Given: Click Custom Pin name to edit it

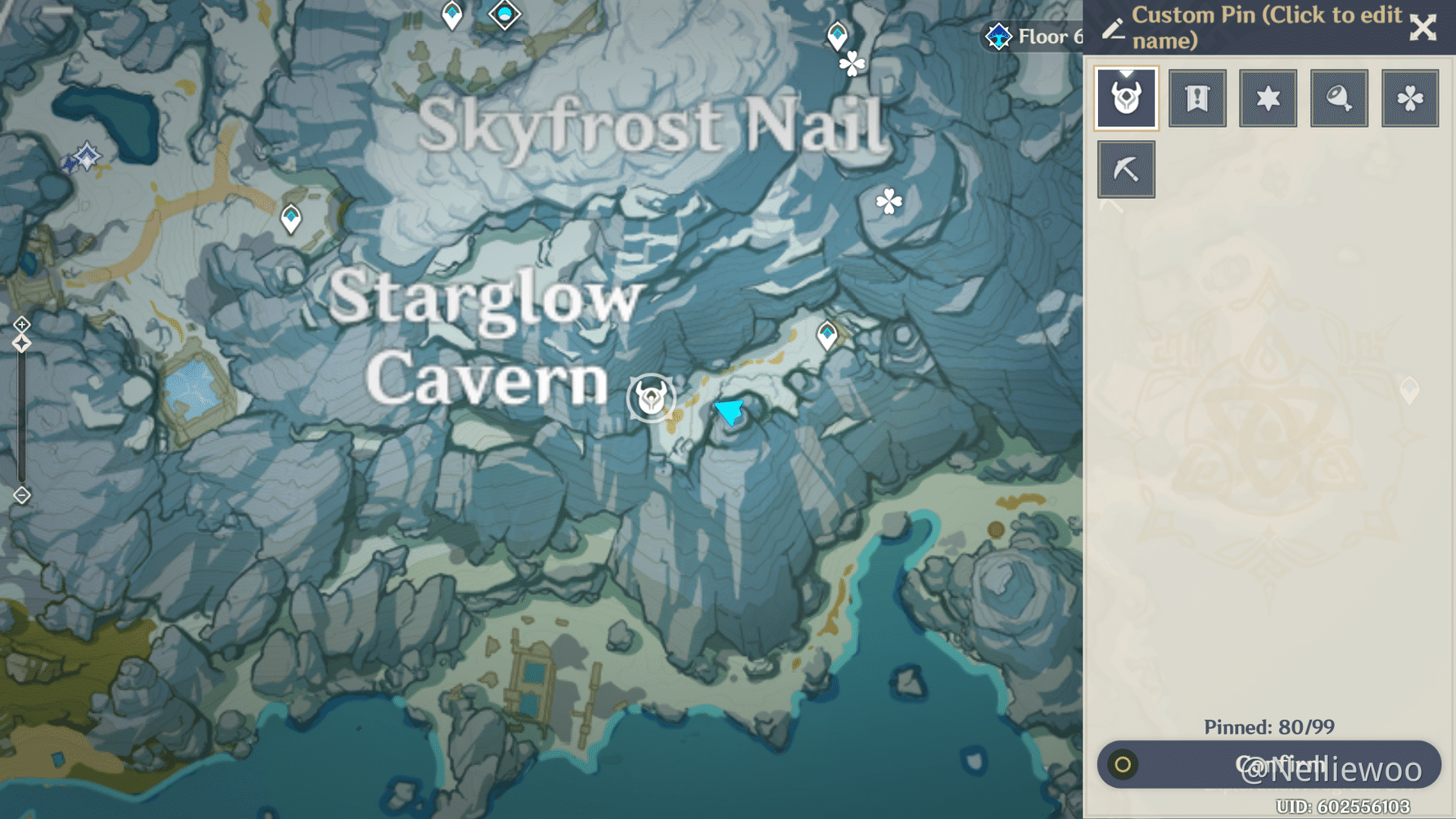Looking at the screenshot, I should coord(1261,26).
